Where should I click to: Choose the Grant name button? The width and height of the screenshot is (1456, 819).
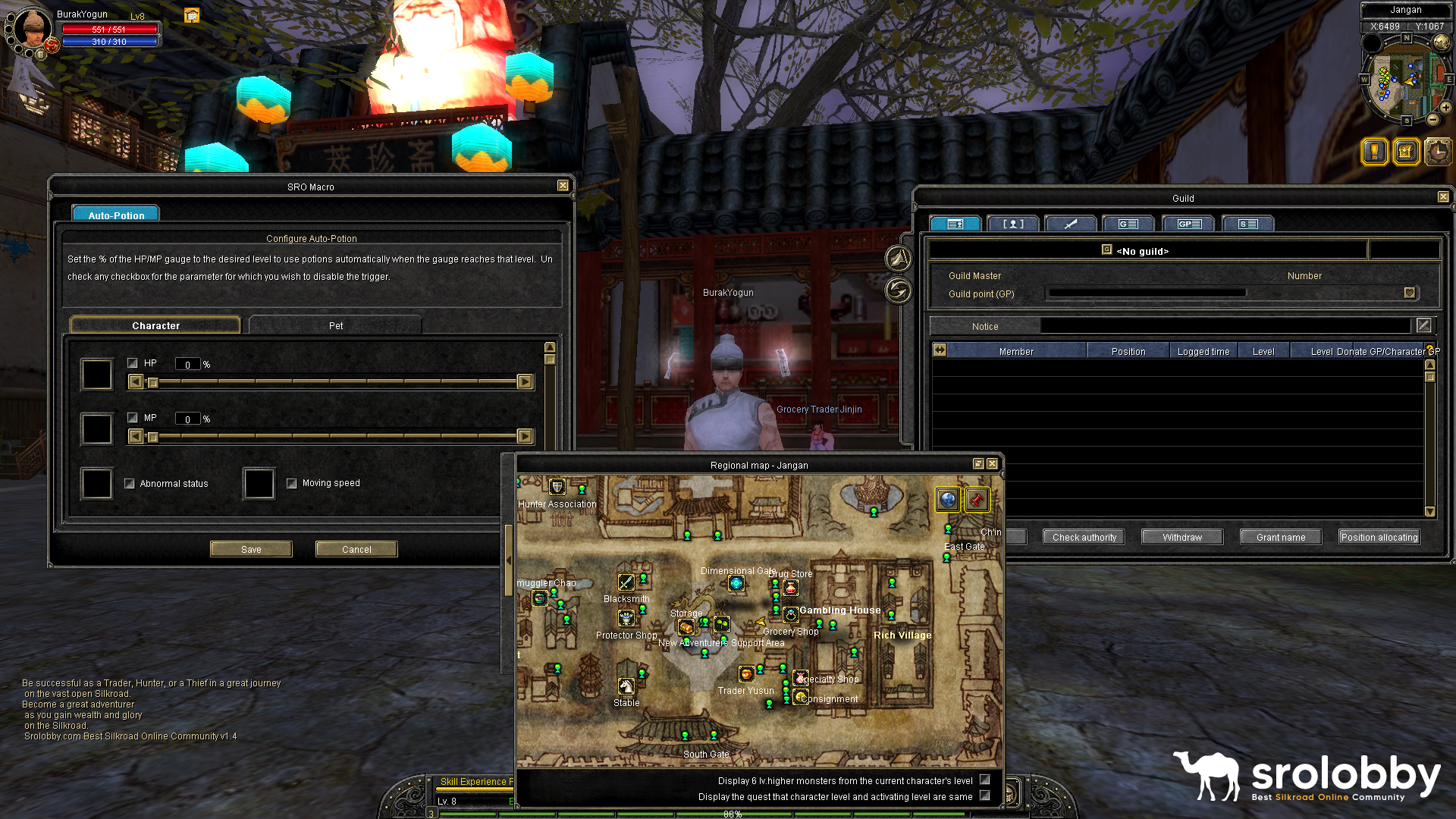(x=1281, y=537)
